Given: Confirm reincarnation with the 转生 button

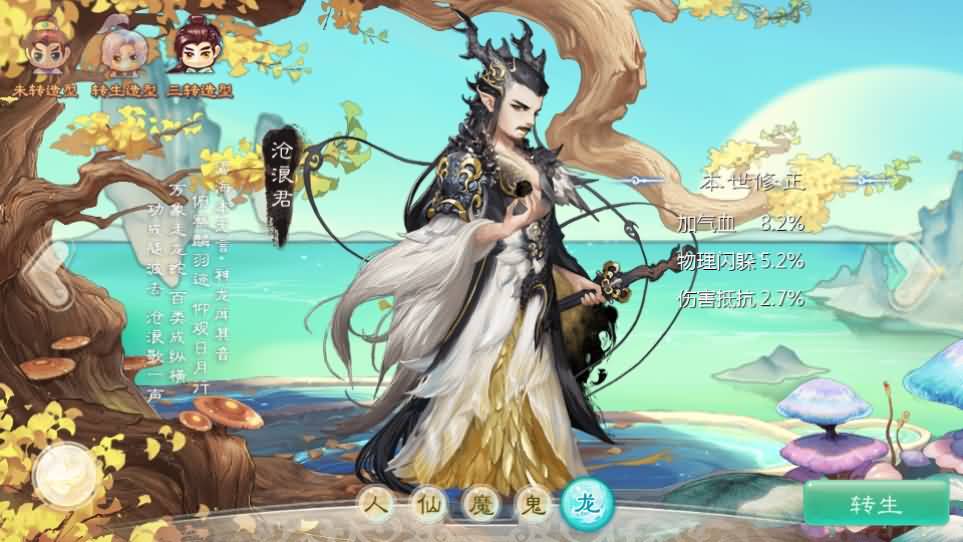Looking at the screenshot, I should point(875,503).
